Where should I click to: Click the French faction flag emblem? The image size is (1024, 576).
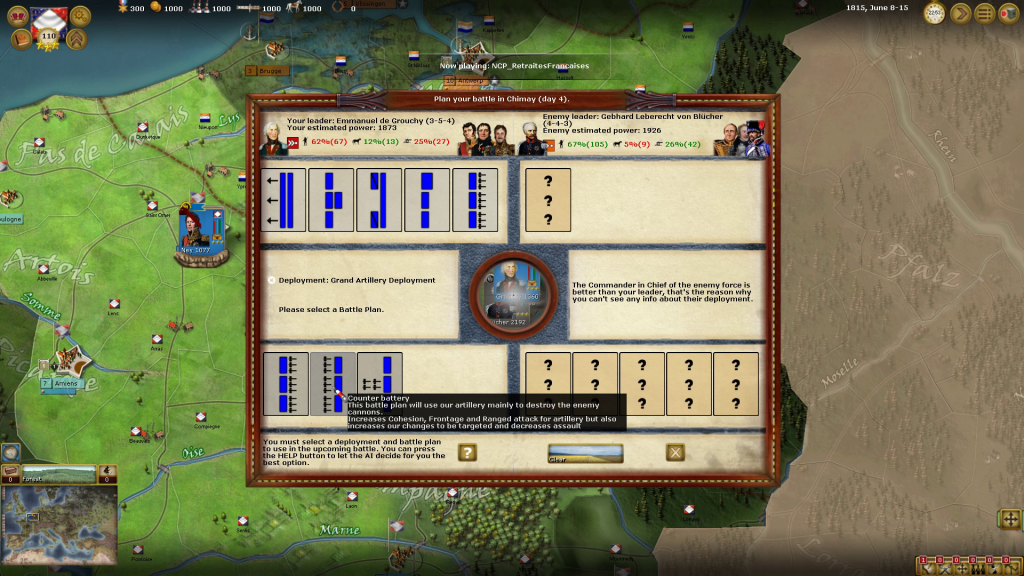(x=45, y=18)
